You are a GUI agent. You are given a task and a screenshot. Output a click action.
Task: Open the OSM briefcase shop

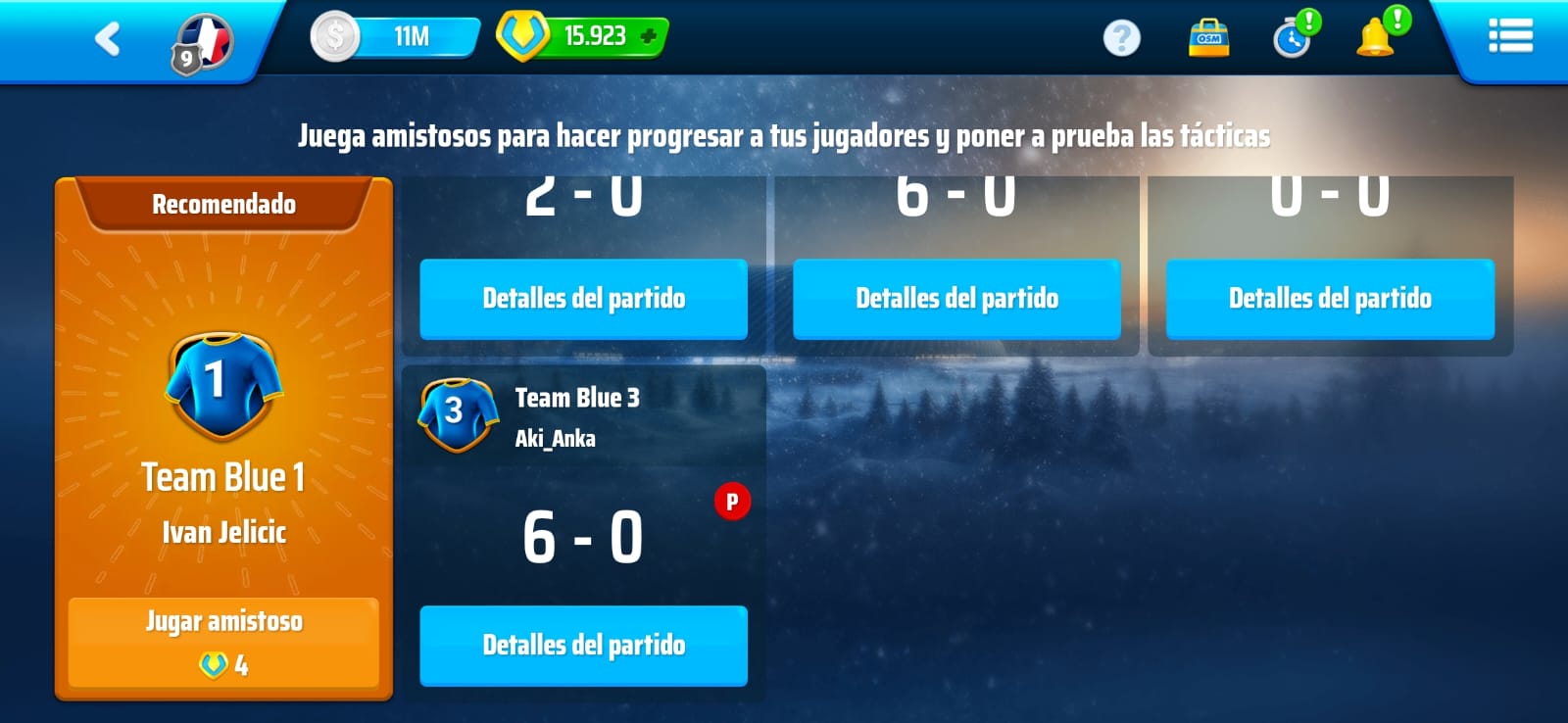(x=1208, y=38)
